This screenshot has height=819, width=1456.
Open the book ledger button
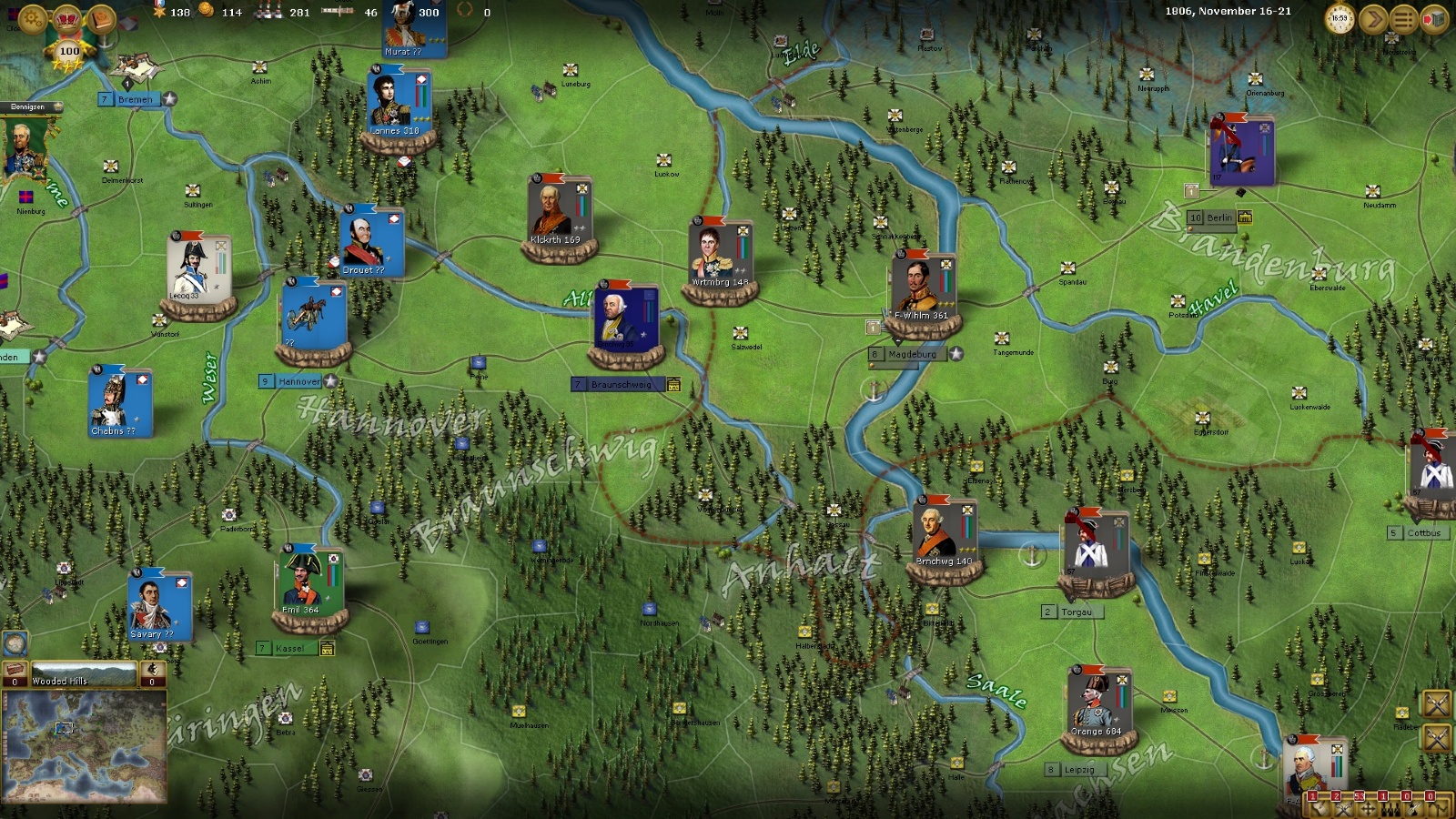(x=101, y=18)
